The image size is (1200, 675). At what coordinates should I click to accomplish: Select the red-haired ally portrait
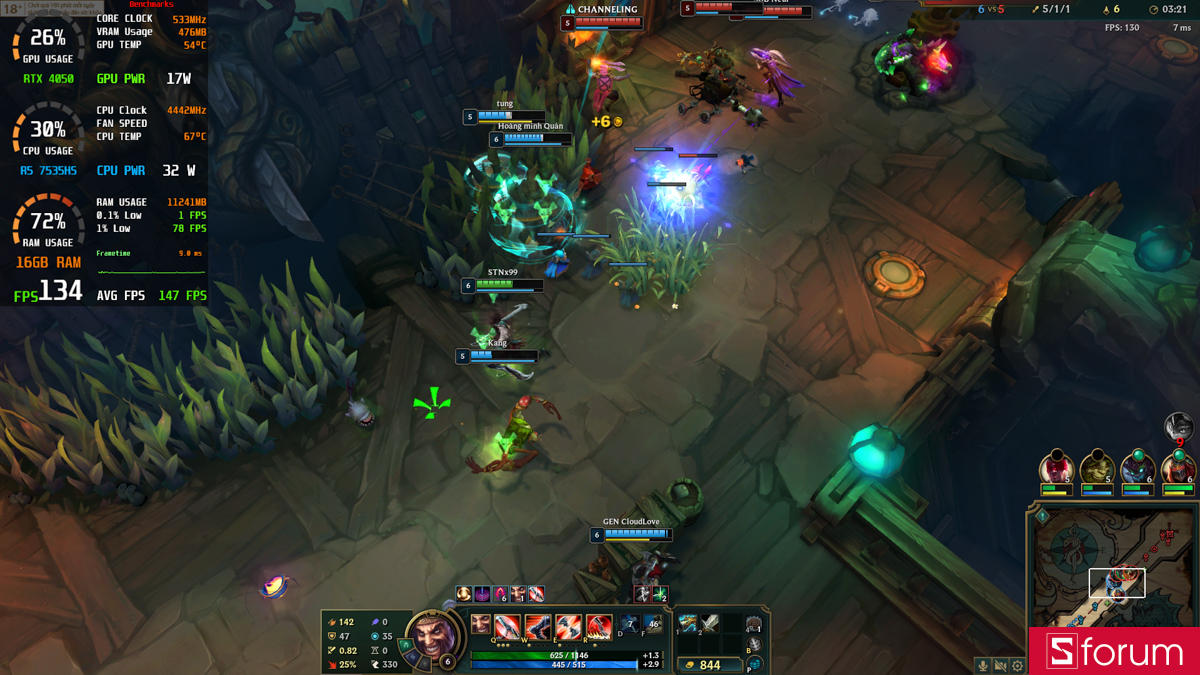(1055, 468)
